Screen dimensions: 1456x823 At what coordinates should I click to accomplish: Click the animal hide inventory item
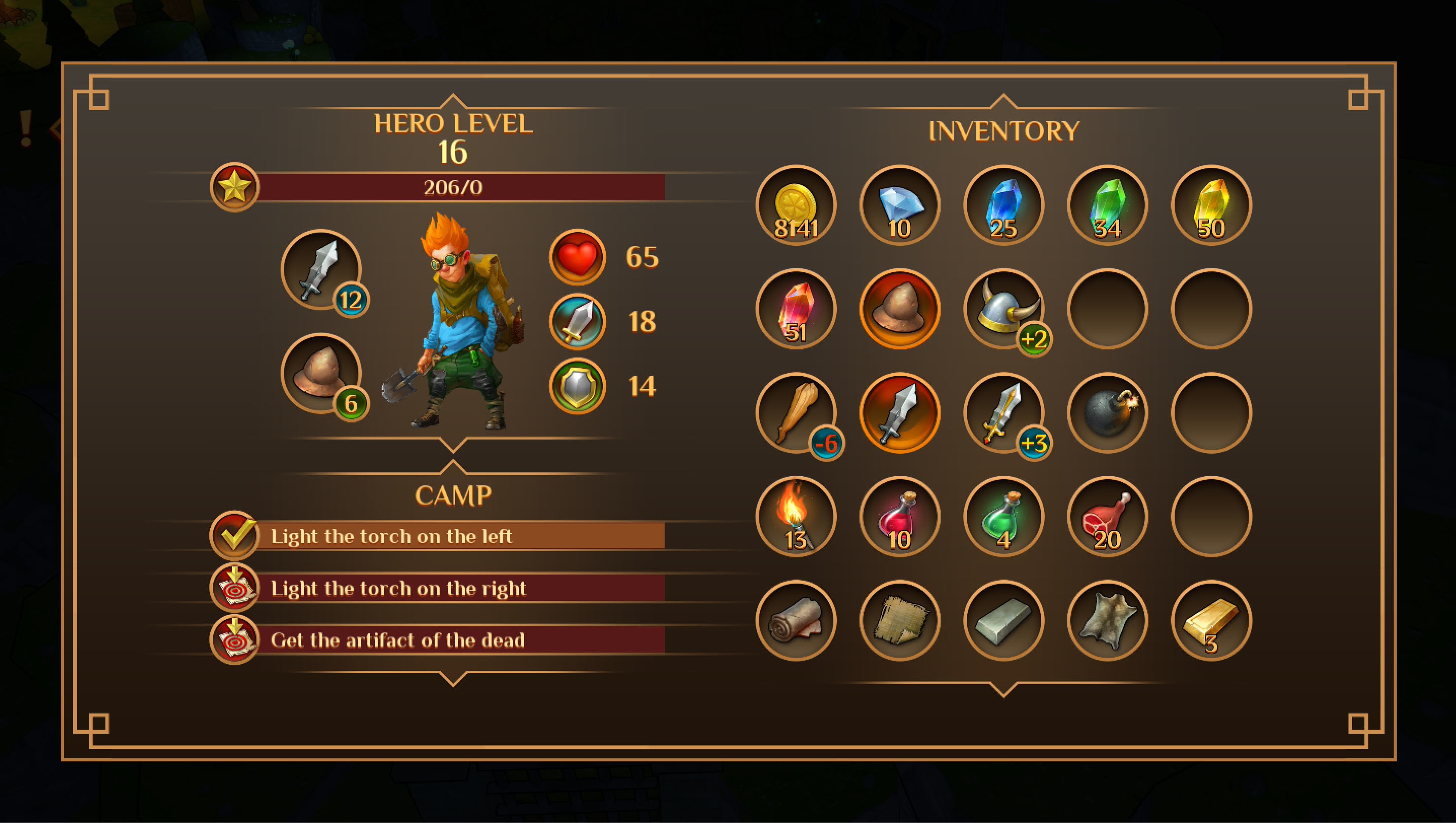tap(1108, 619)
